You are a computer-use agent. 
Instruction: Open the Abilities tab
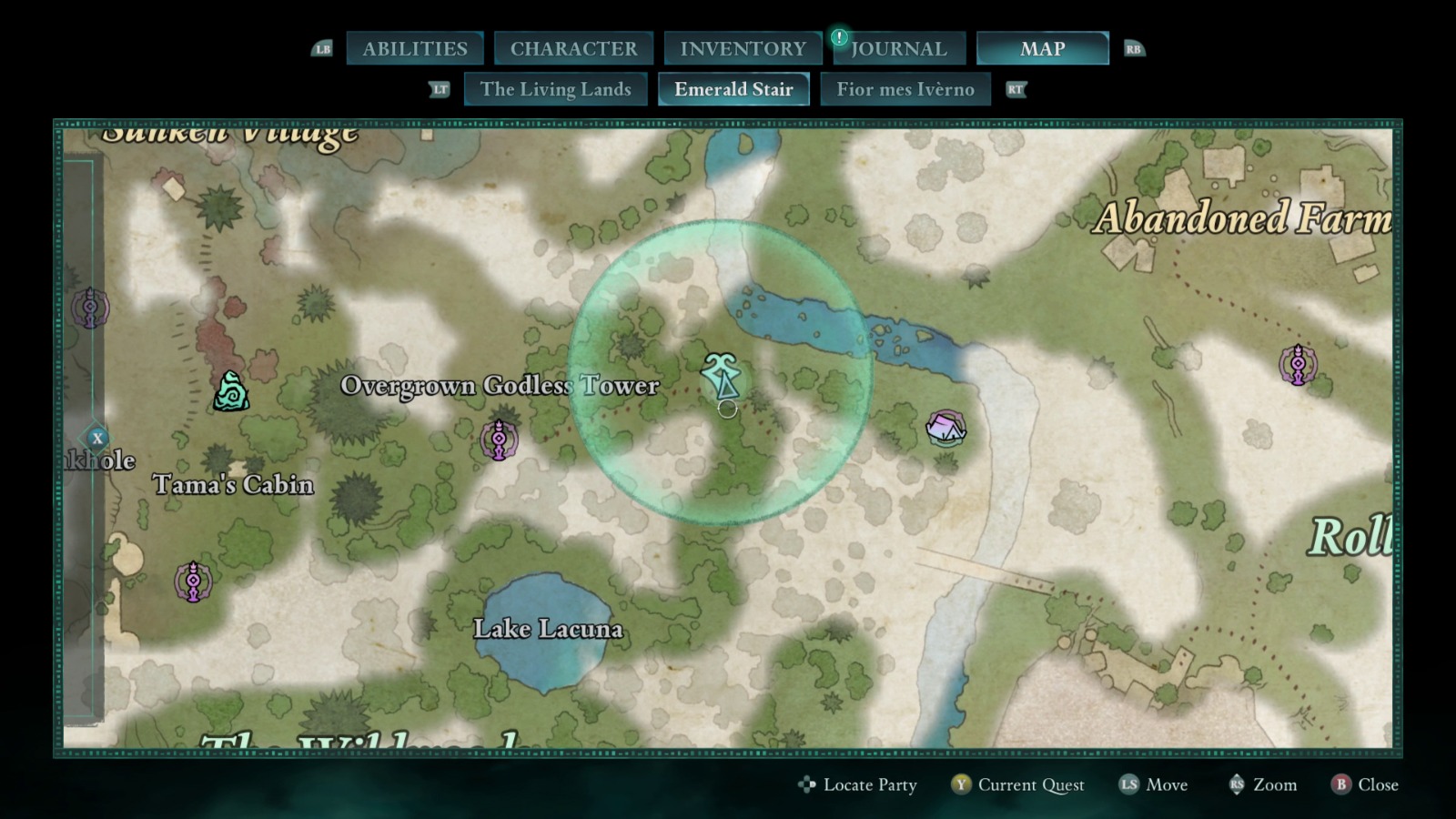pyautogui.click(x=415, y=49)
